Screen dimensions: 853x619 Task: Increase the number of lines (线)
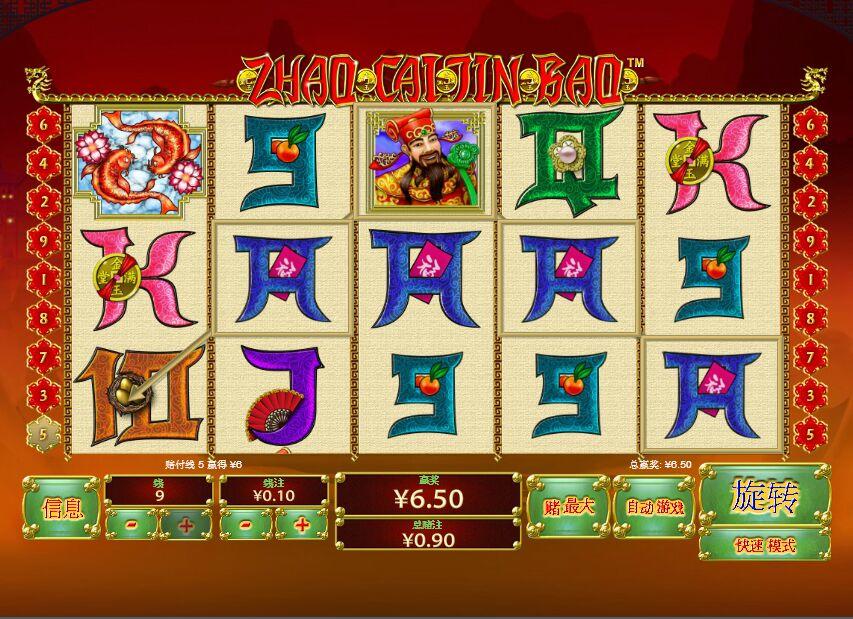[x=185, y=524]
